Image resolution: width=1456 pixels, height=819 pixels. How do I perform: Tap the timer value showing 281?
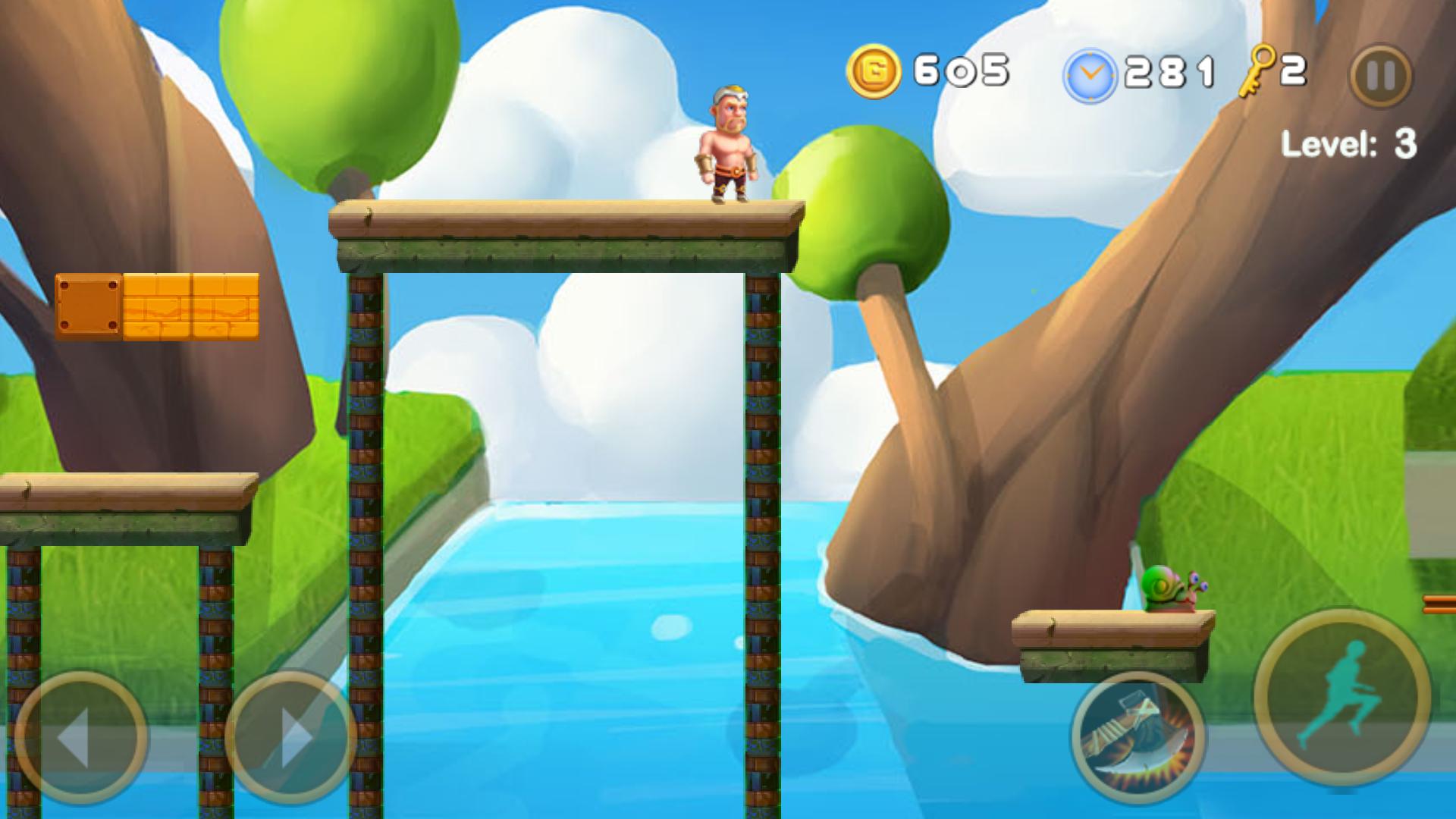1171,70
